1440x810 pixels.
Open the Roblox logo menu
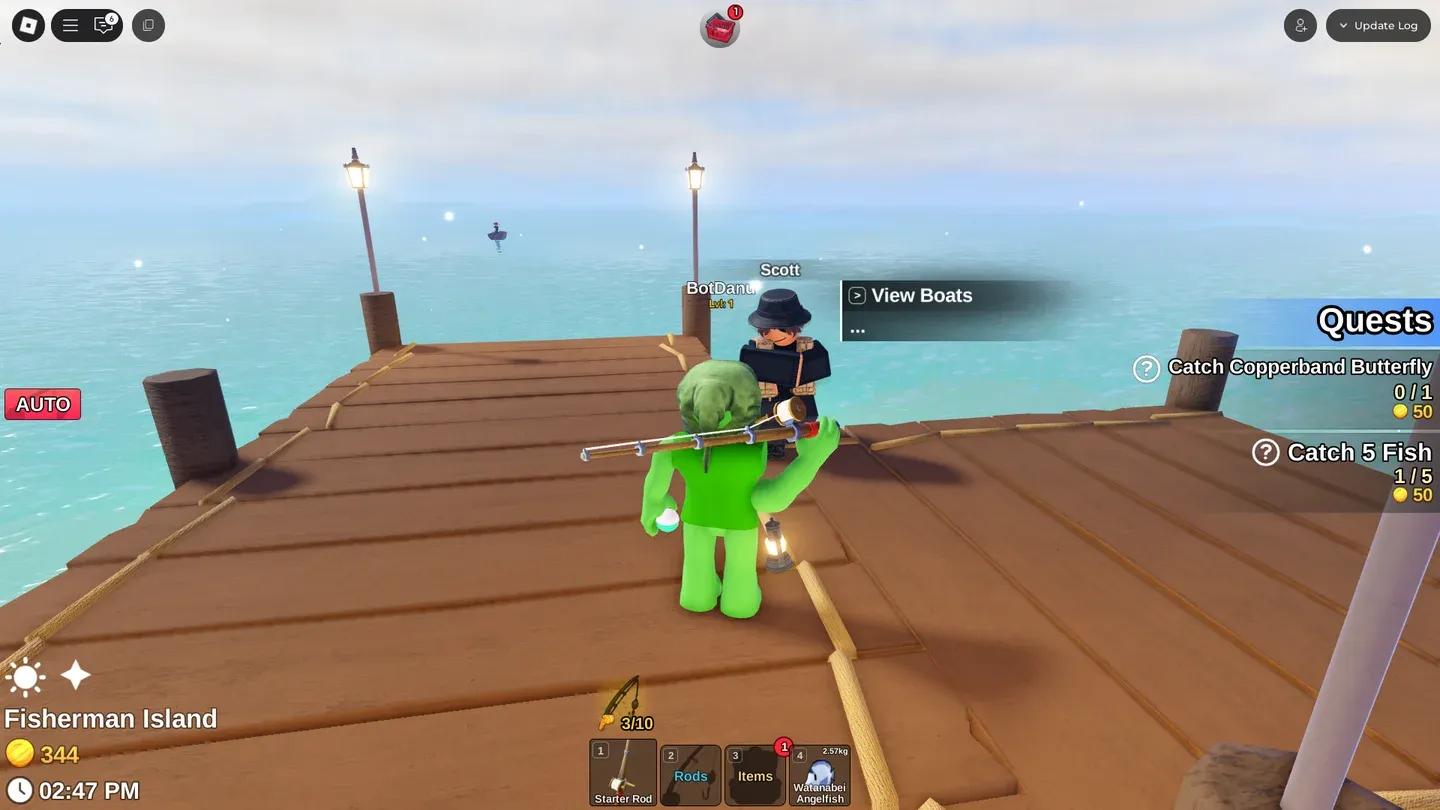click(28, 26)
